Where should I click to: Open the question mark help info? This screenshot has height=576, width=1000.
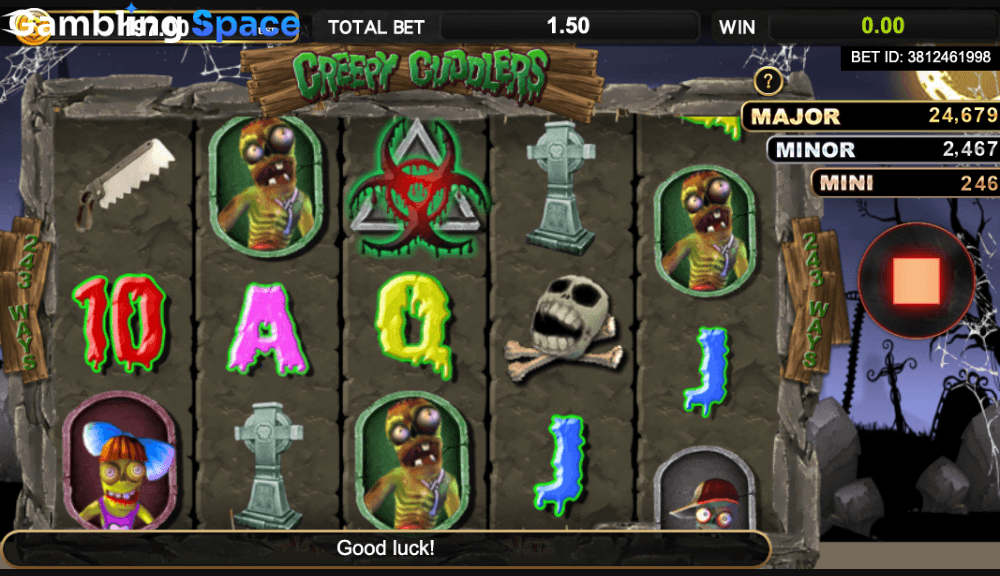coord(767,81)
